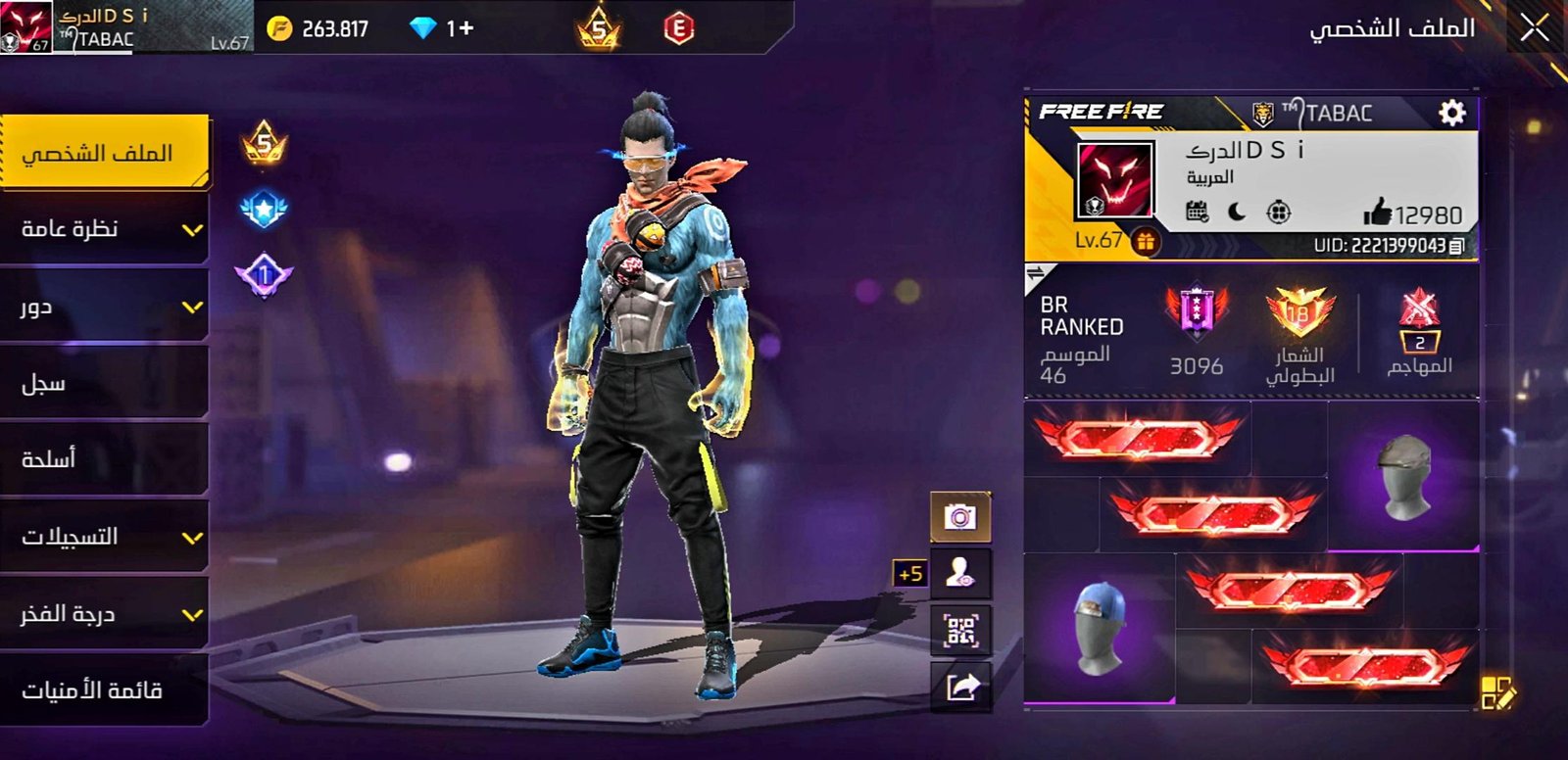
Task: Click the character preview person icon
Action: [x=960, y=573]
